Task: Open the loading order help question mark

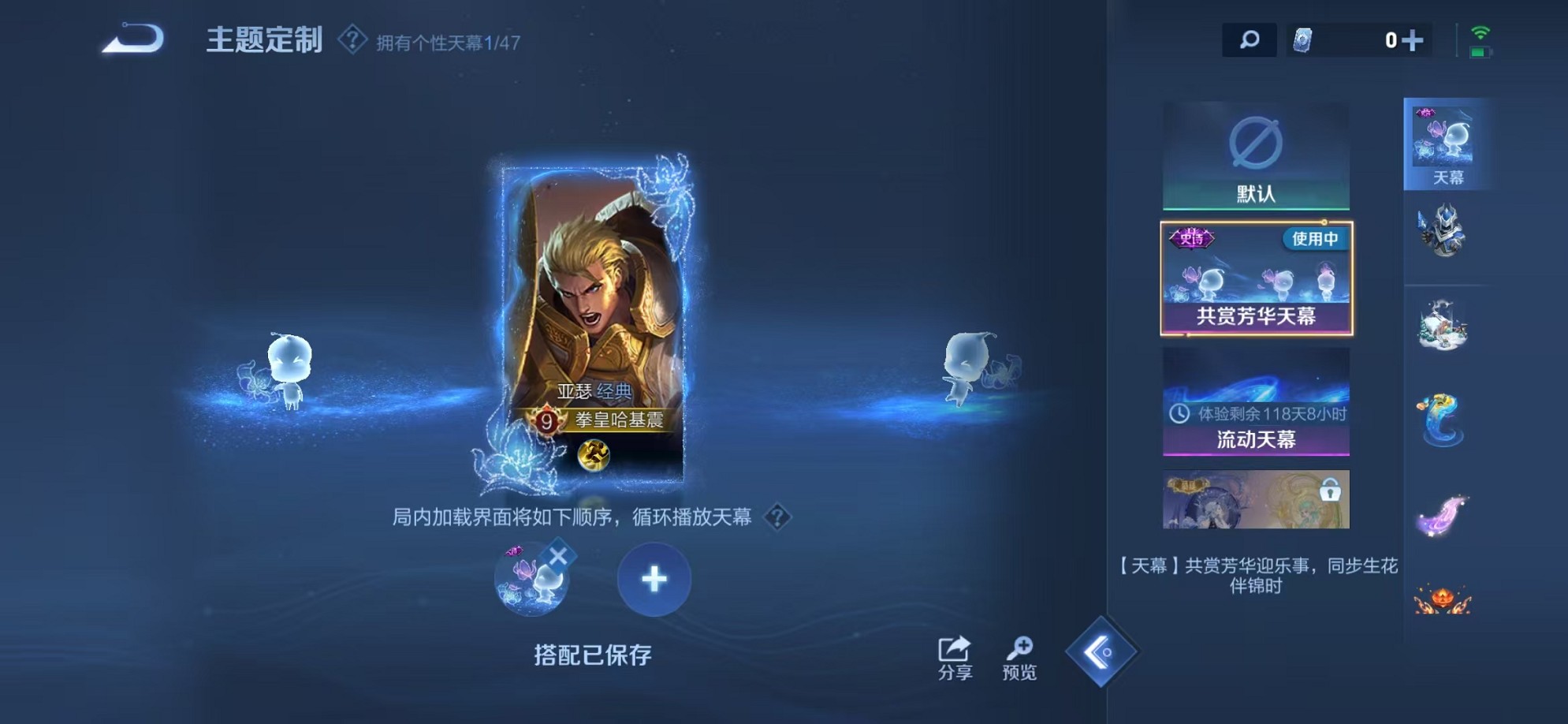Action: pyautogui.click(x=780, y=518)
